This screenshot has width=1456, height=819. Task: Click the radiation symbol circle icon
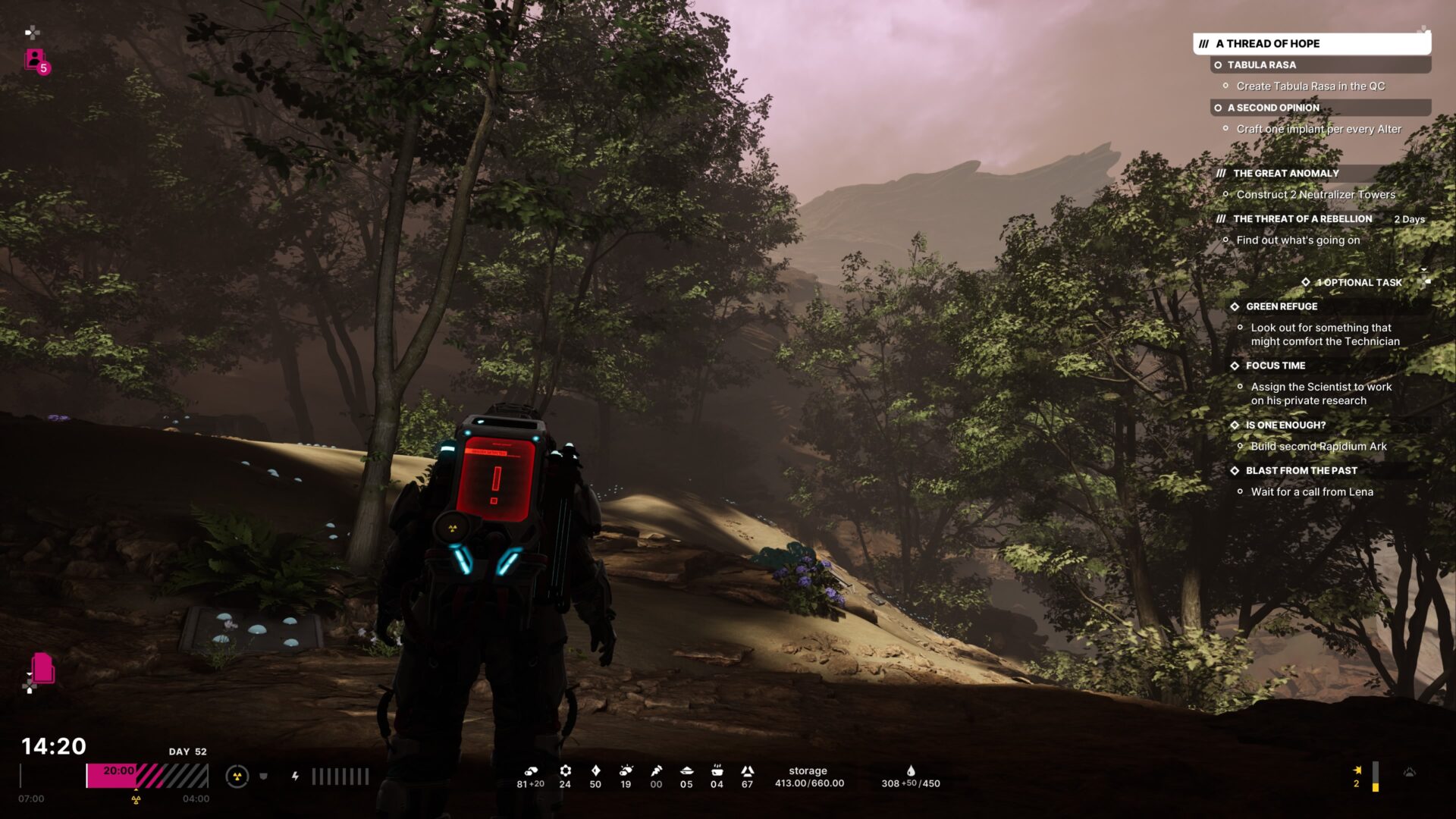coord(237,777)
